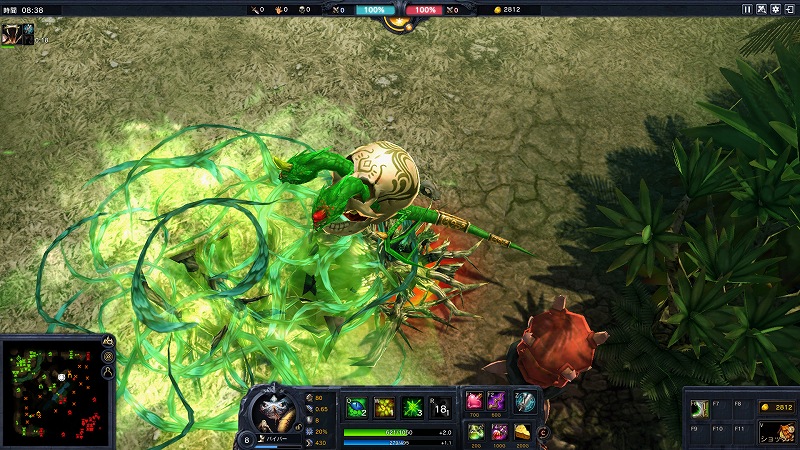The width and height of the screenshot is (800, 450).
Task: Activate the Z sword-and-shield slot
Action: pyautogui.click(x=525, y=401)
